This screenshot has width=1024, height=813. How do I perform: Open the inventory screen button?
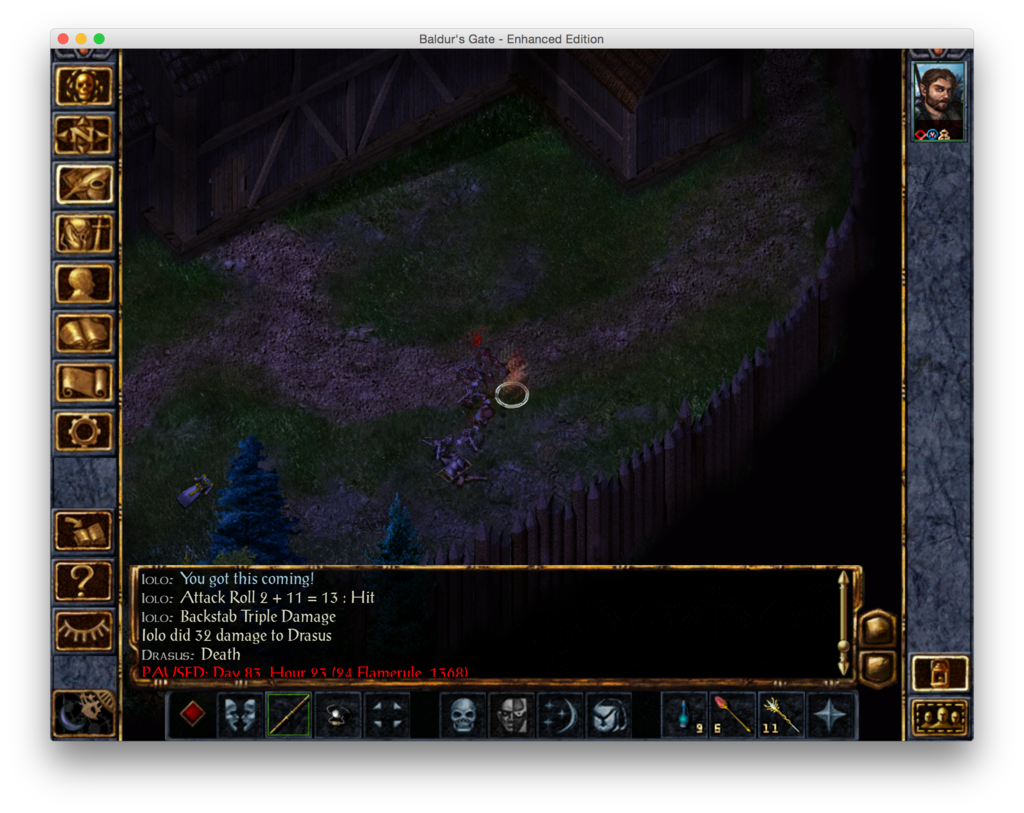pos(84,234)
